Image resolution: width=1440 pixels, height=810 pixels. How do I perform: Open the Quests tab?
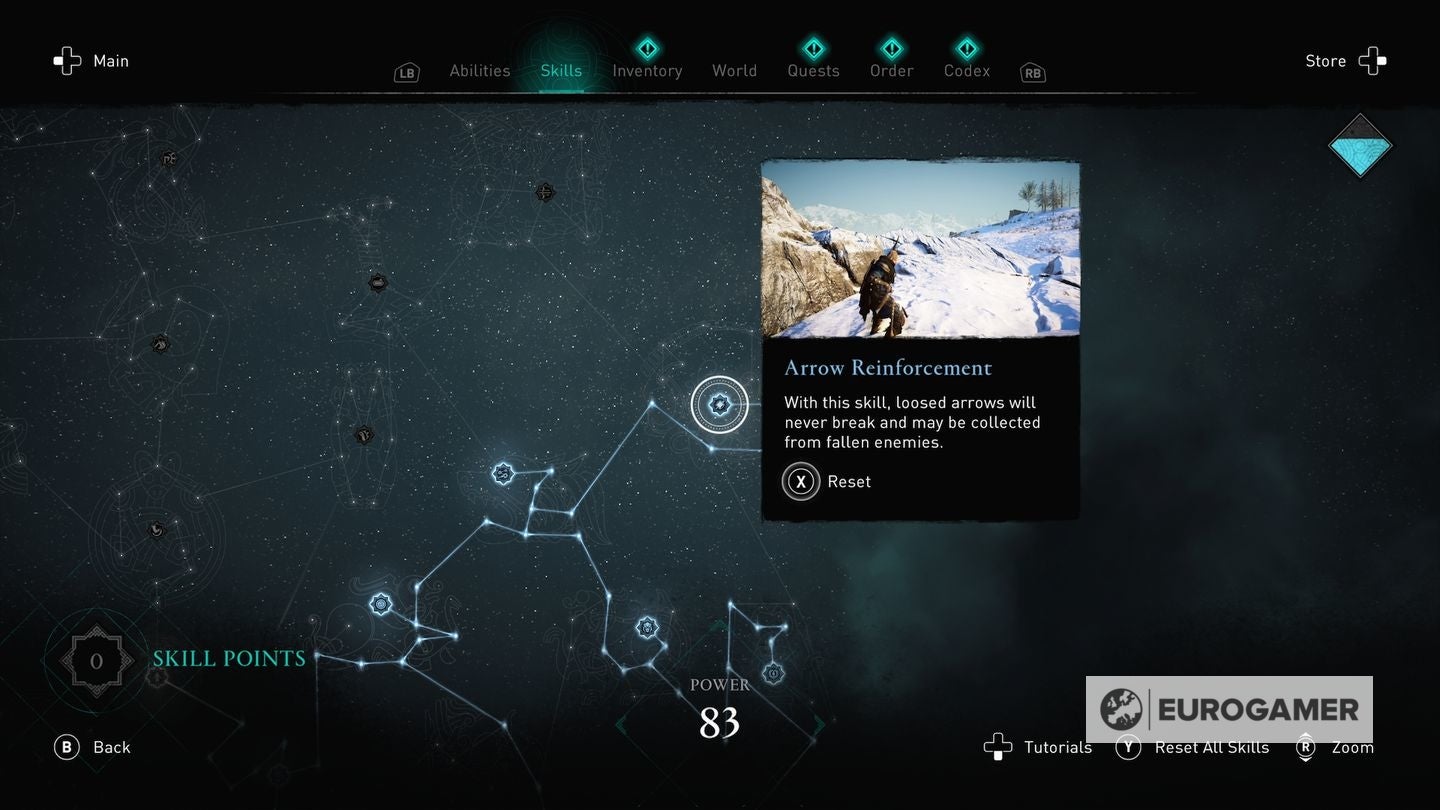point(813,70)
